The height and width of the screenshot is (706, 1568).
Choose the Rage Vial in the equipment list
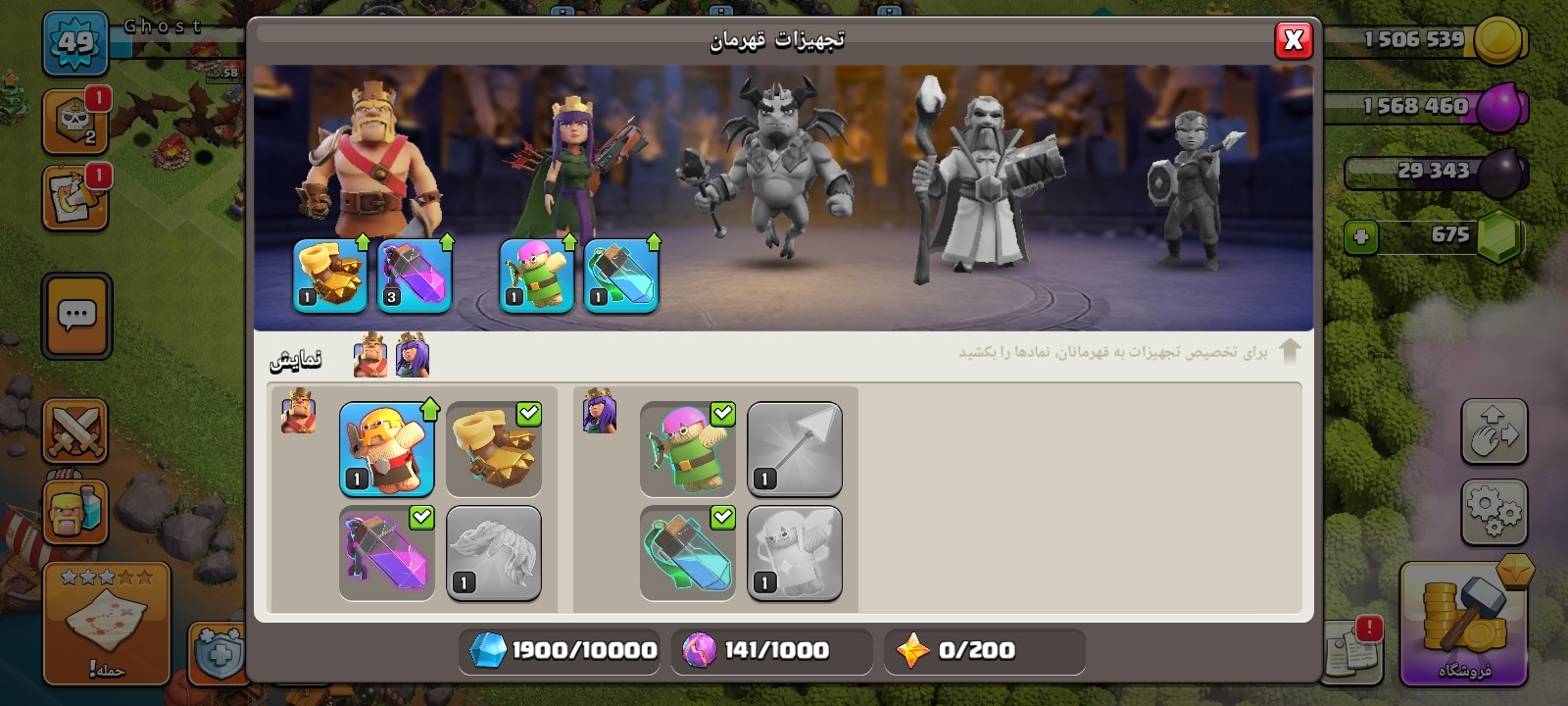click(387, 553)
